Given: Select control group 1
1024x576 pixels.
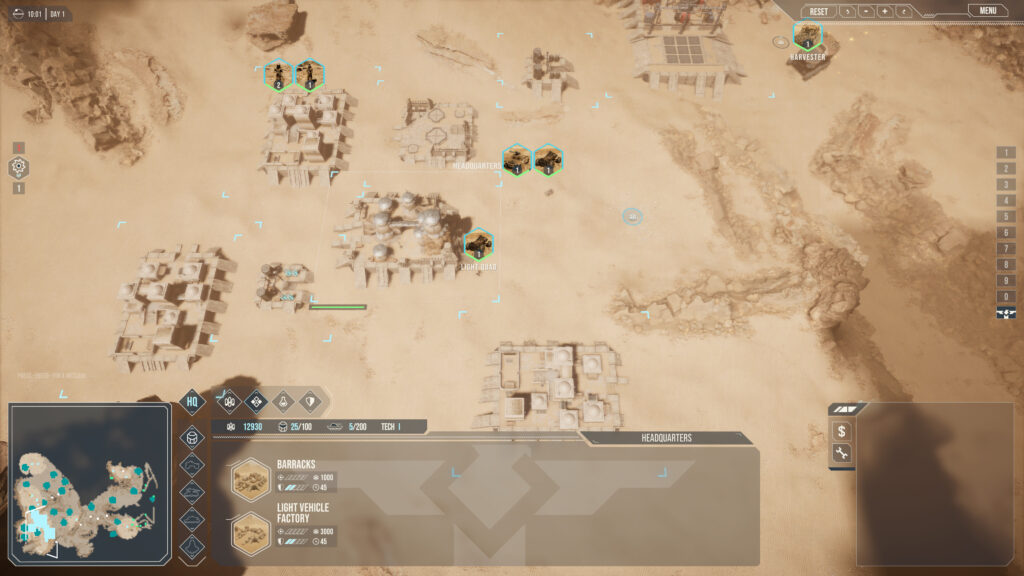Looking at the screenshot, I should (1006, 152).
